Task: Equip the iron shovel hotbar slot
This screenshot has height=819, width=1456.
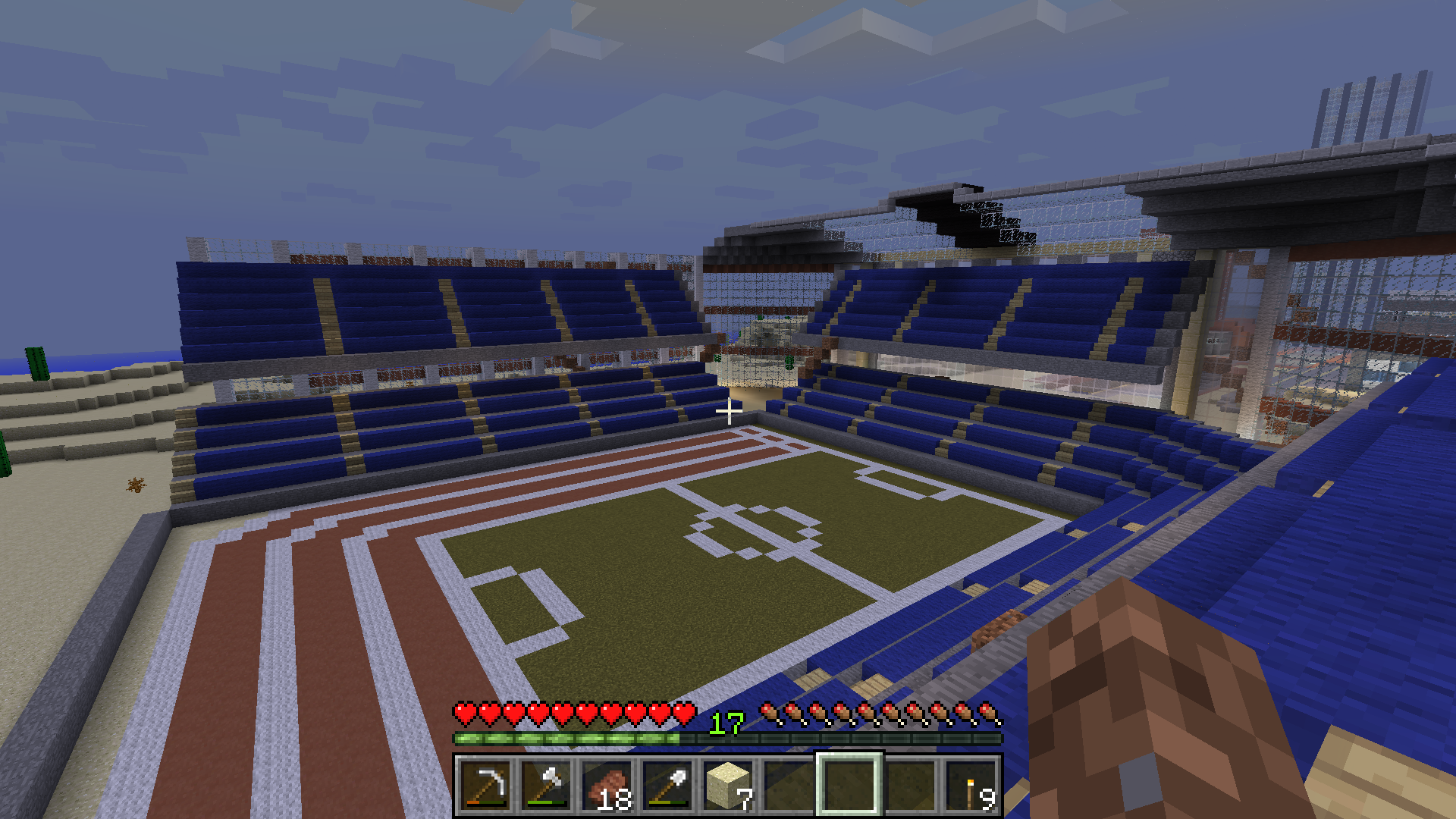Action: coord(667,786)
